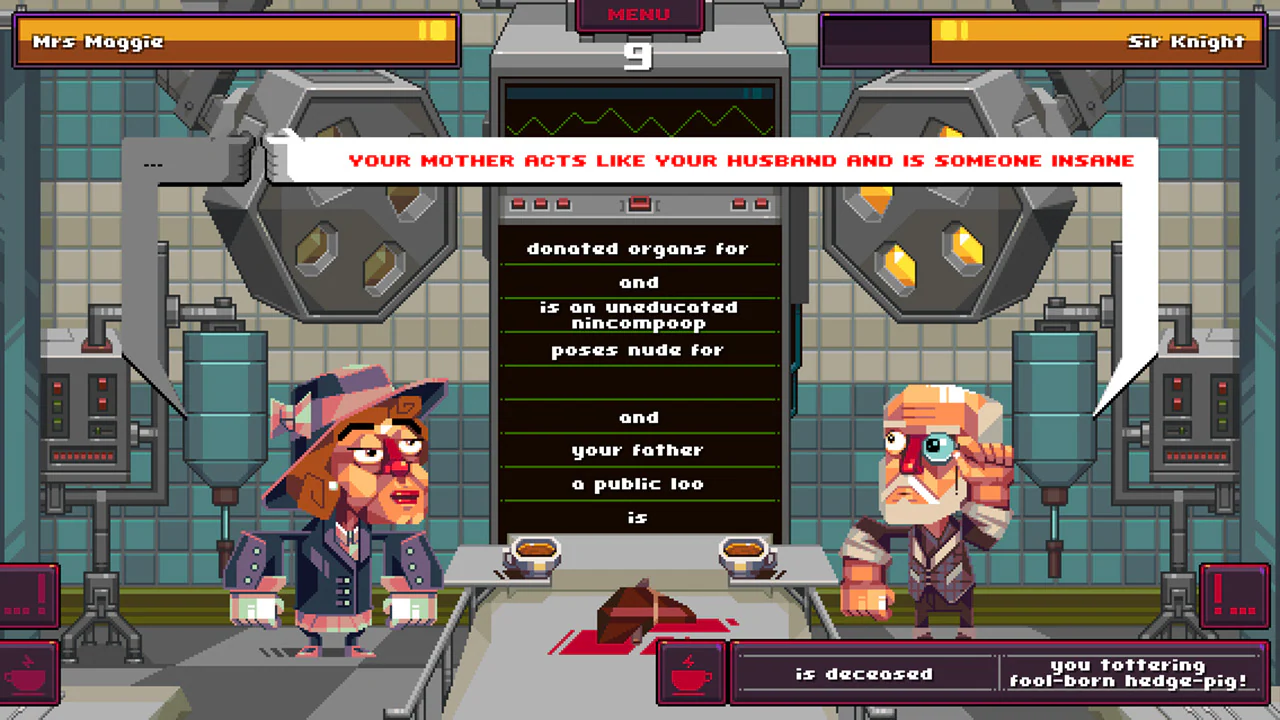The height and width of the screenshot is (720, 1280).
Task: Choose the phrase 'poses nude for'
Action: [638, 350]
